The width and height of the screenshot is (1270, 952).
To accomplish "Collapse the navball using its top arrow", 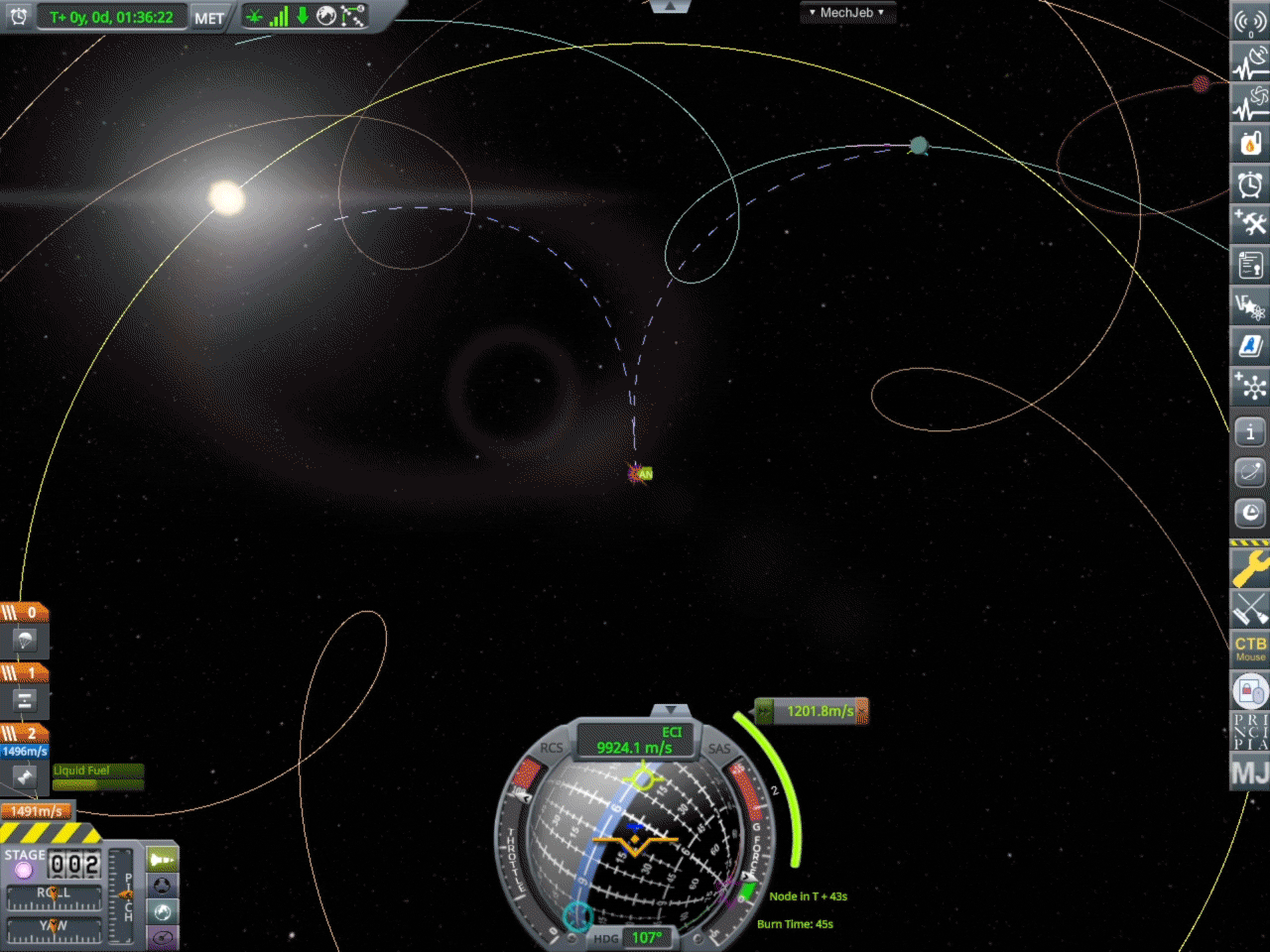I will tap(671, 710).
